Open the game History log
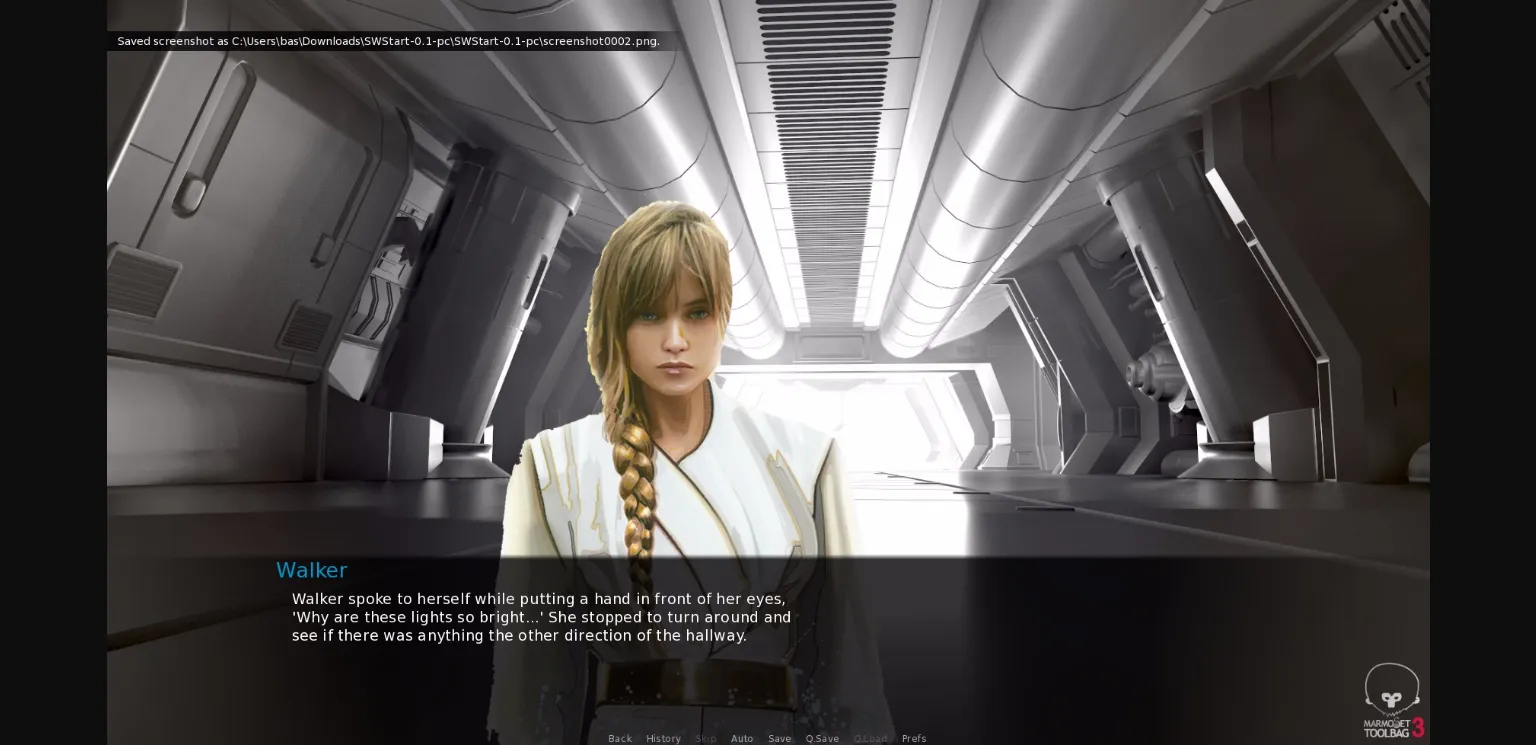Viewport: 1536px width, 745px height. click(x=663, y=738)
